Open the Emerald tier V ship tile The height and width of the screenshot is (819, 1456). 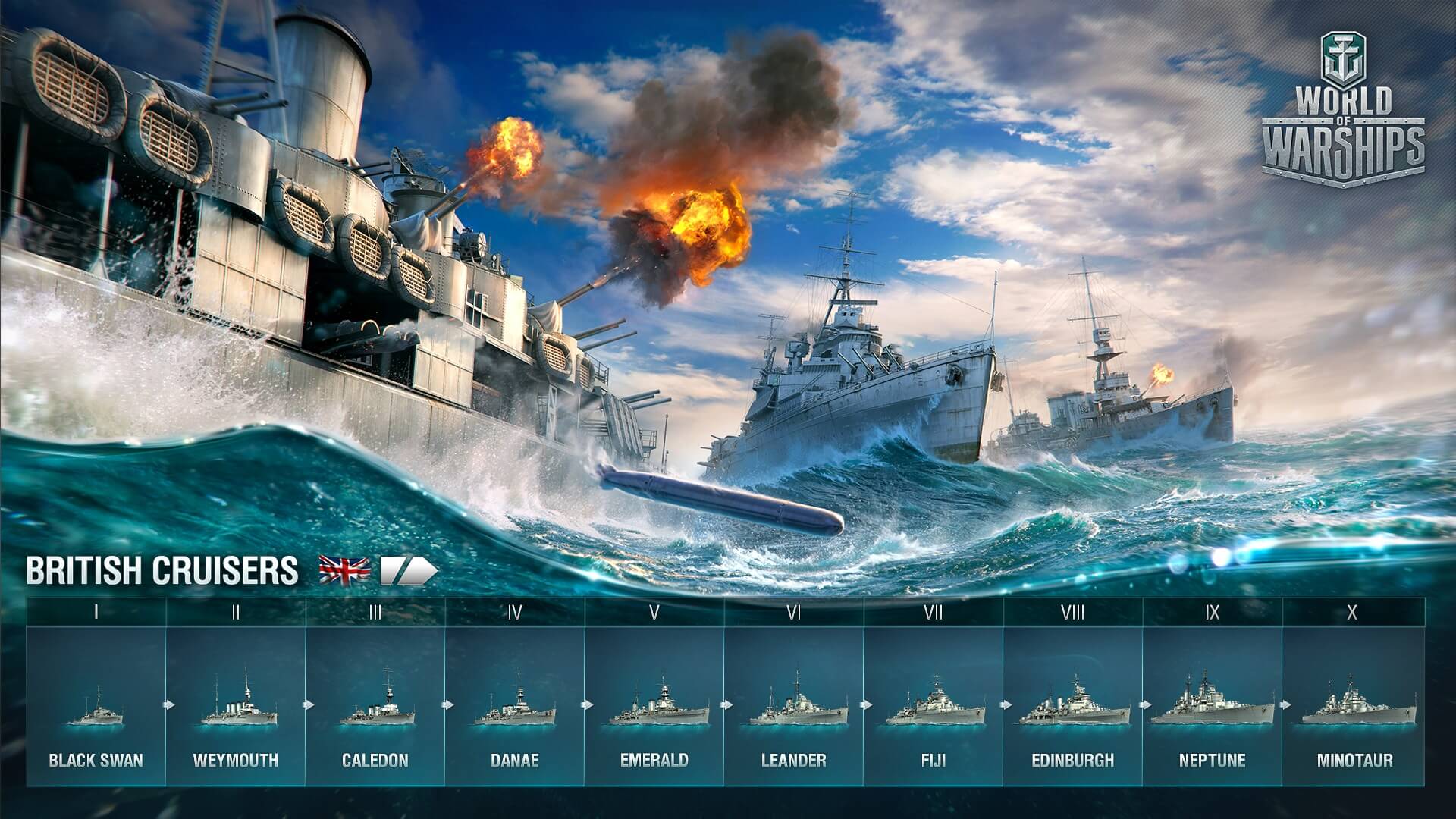pyautogui.click(x=654, y=706)
